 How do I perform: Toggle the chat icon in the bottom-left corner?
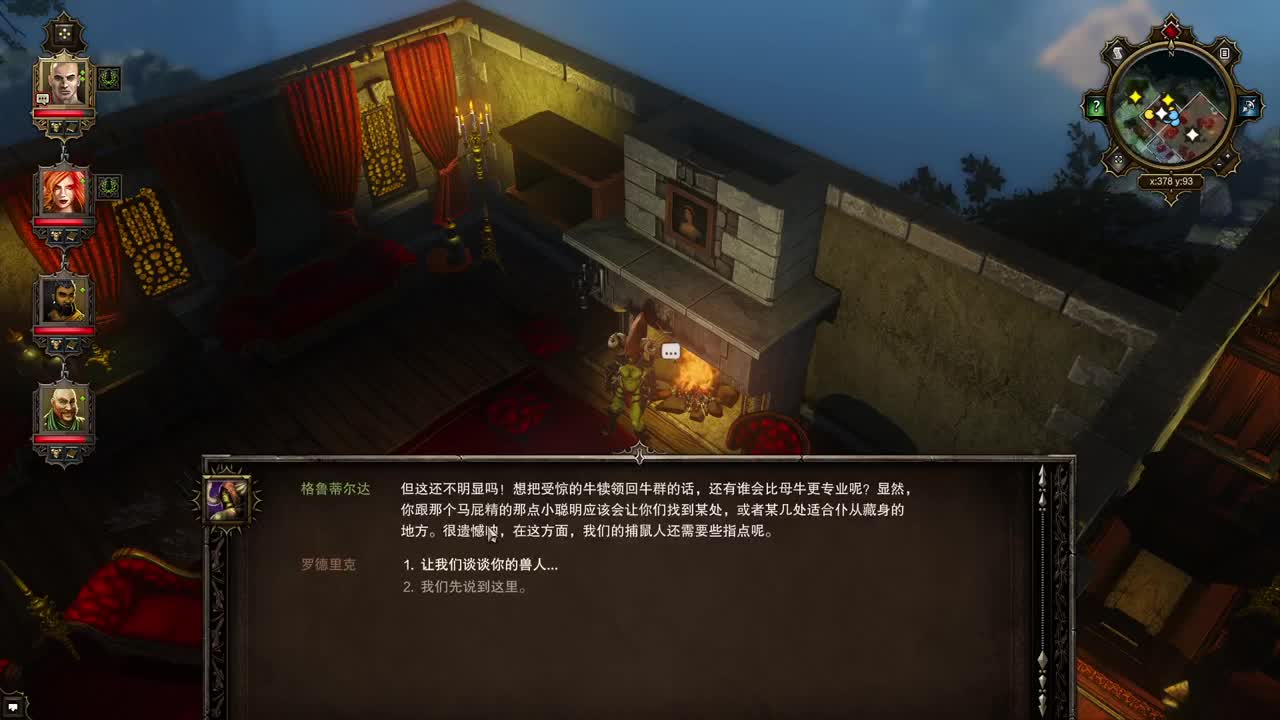pos(12,708)
